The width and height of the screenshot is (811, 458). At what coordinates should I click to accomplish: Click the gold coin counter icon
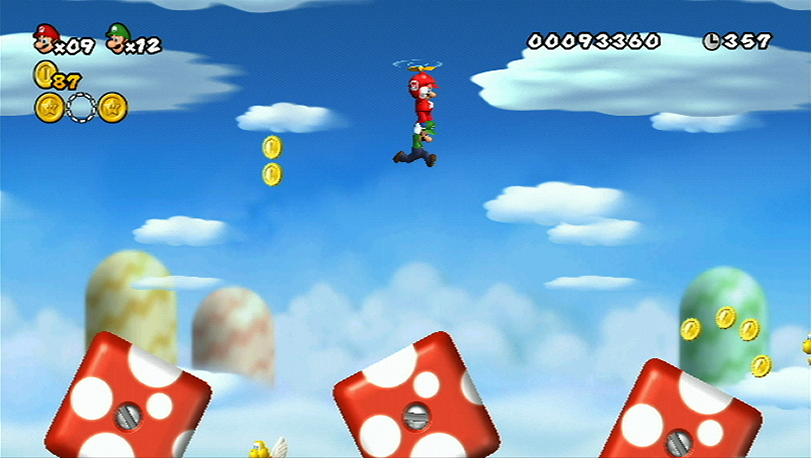click(44, 73)
